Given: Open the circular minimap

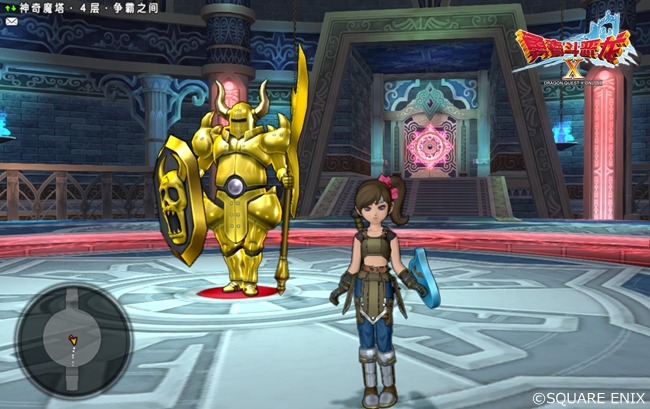Looking at the screenshot, I should click(x=73, y=340).
